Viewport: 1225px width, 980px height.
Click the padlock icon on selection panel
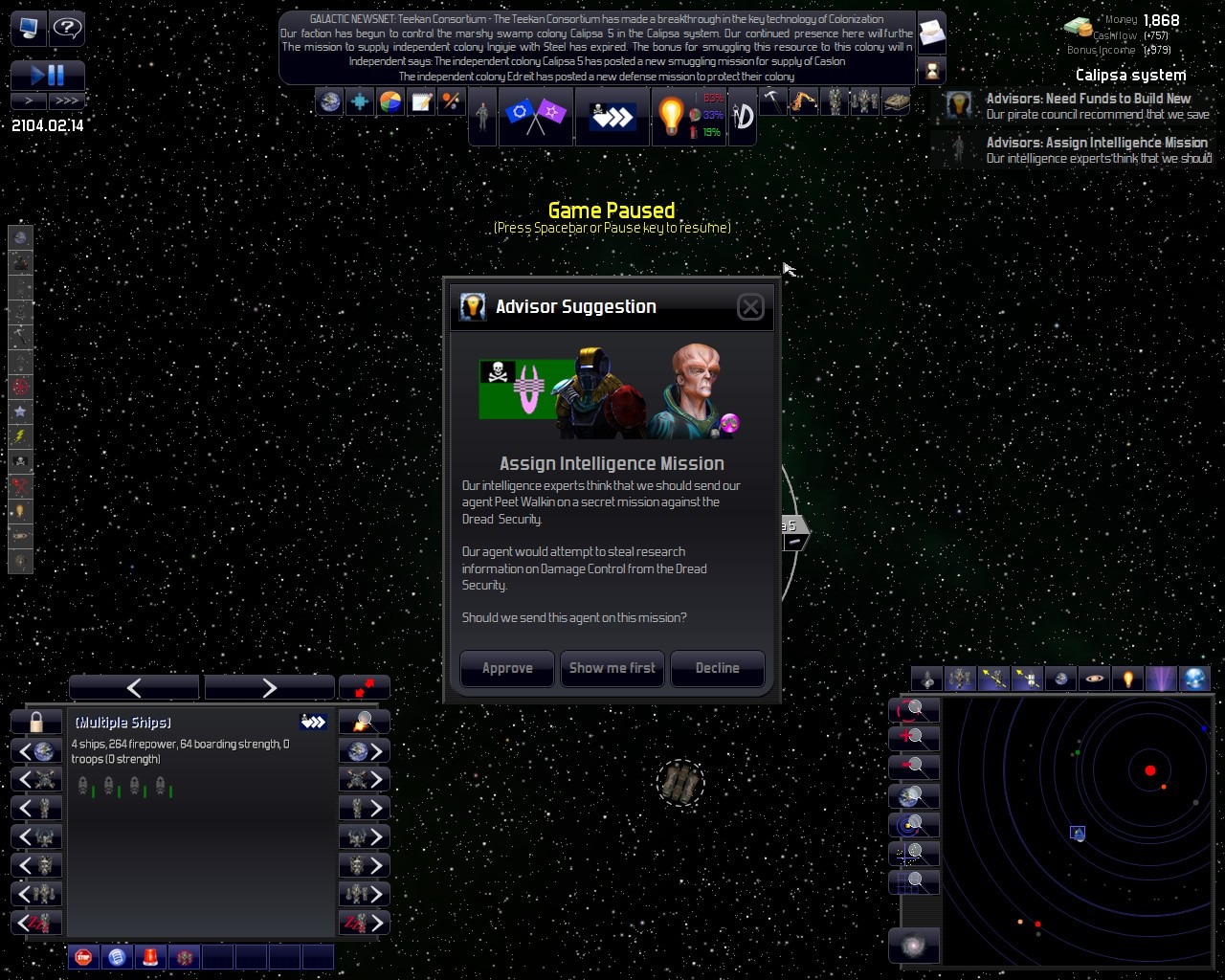(36, 722)
